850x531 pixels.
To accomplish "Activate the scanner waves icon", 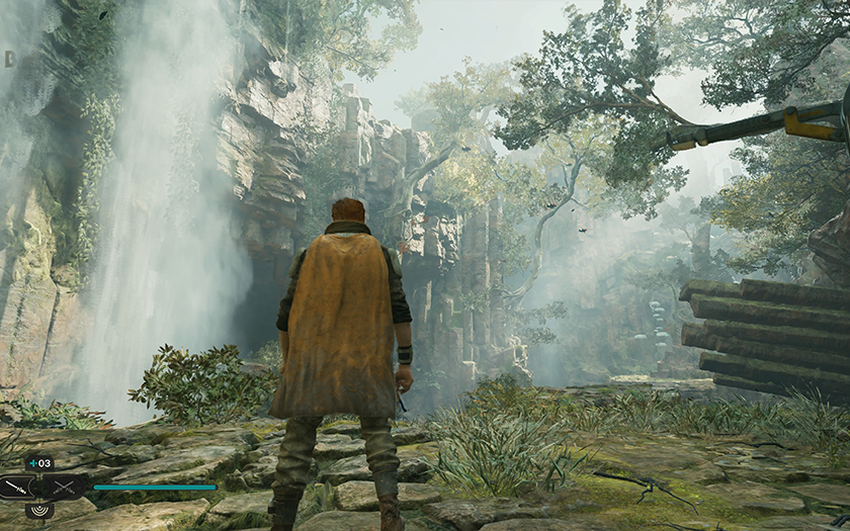I will point(40,511).
